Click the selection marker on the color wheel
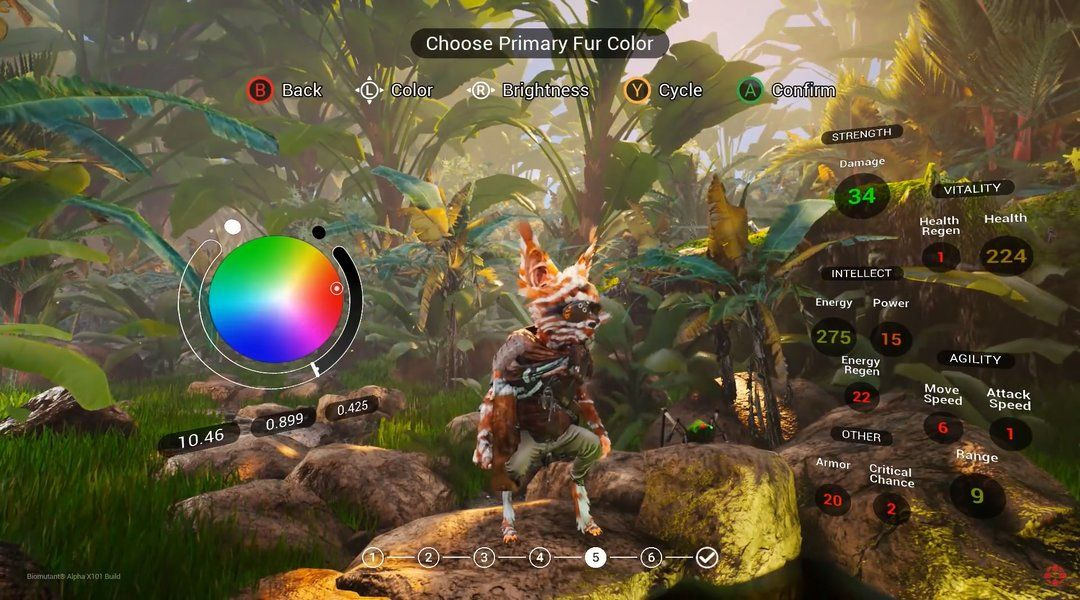 pyautogui.click(x=337, y=288)
